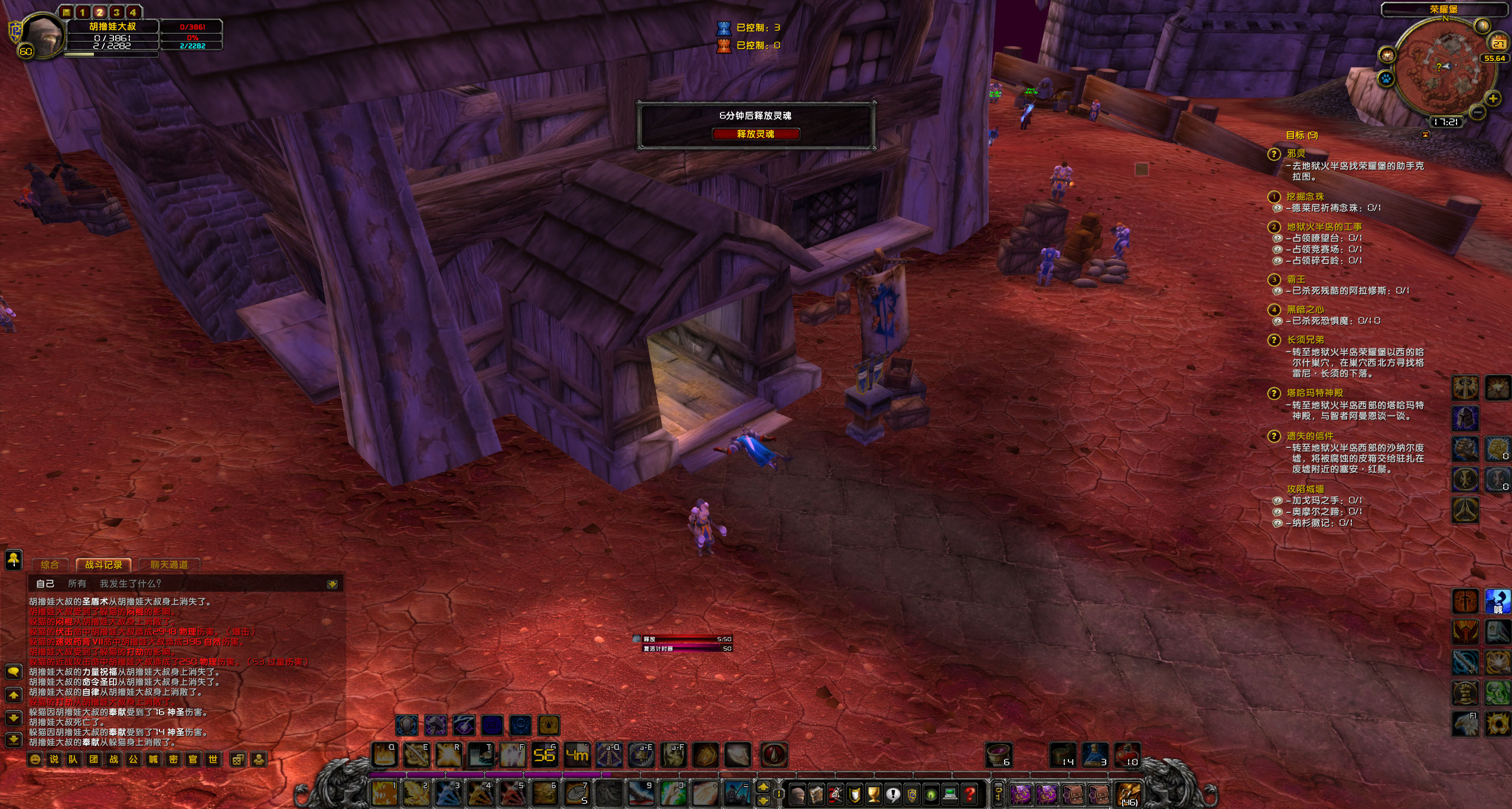The image size is (1512, 809).
Task: Open the calendar showing date 27 beside minimap
Action: point(1498,43)
